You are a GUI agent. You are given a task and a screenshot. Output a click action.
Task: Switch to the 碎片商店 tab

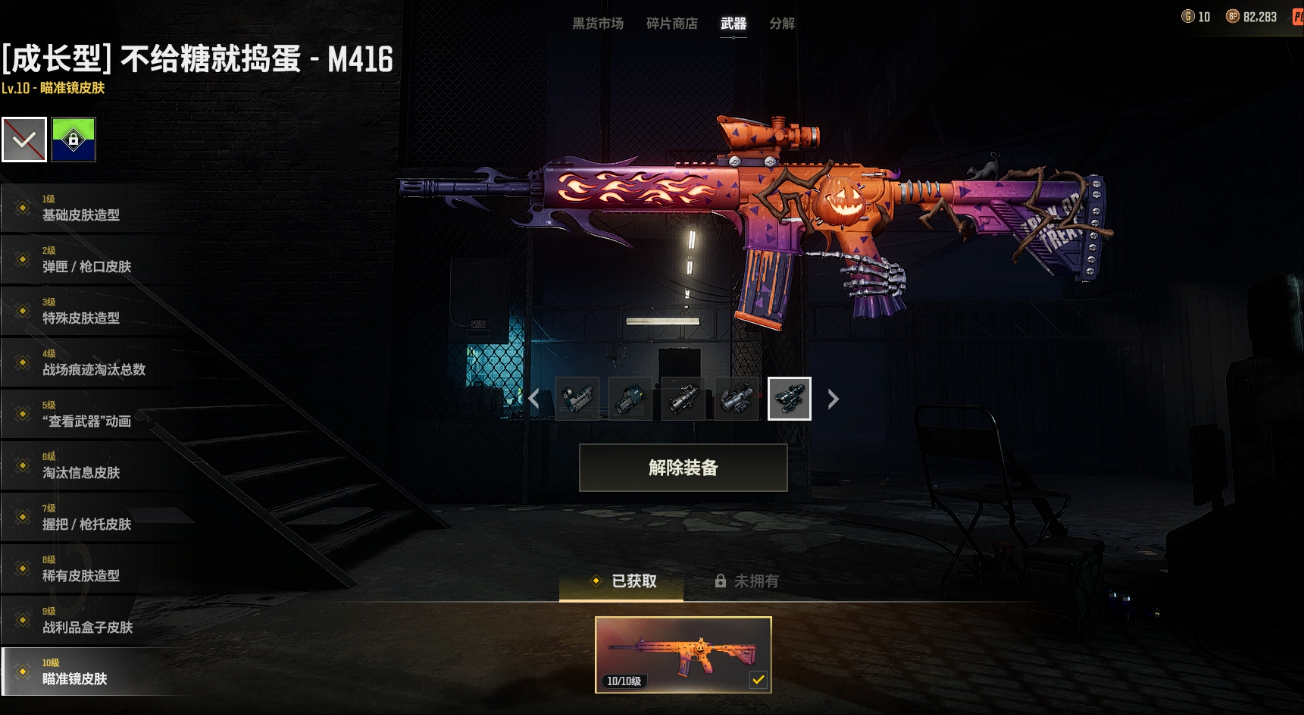tap(672, 23)
